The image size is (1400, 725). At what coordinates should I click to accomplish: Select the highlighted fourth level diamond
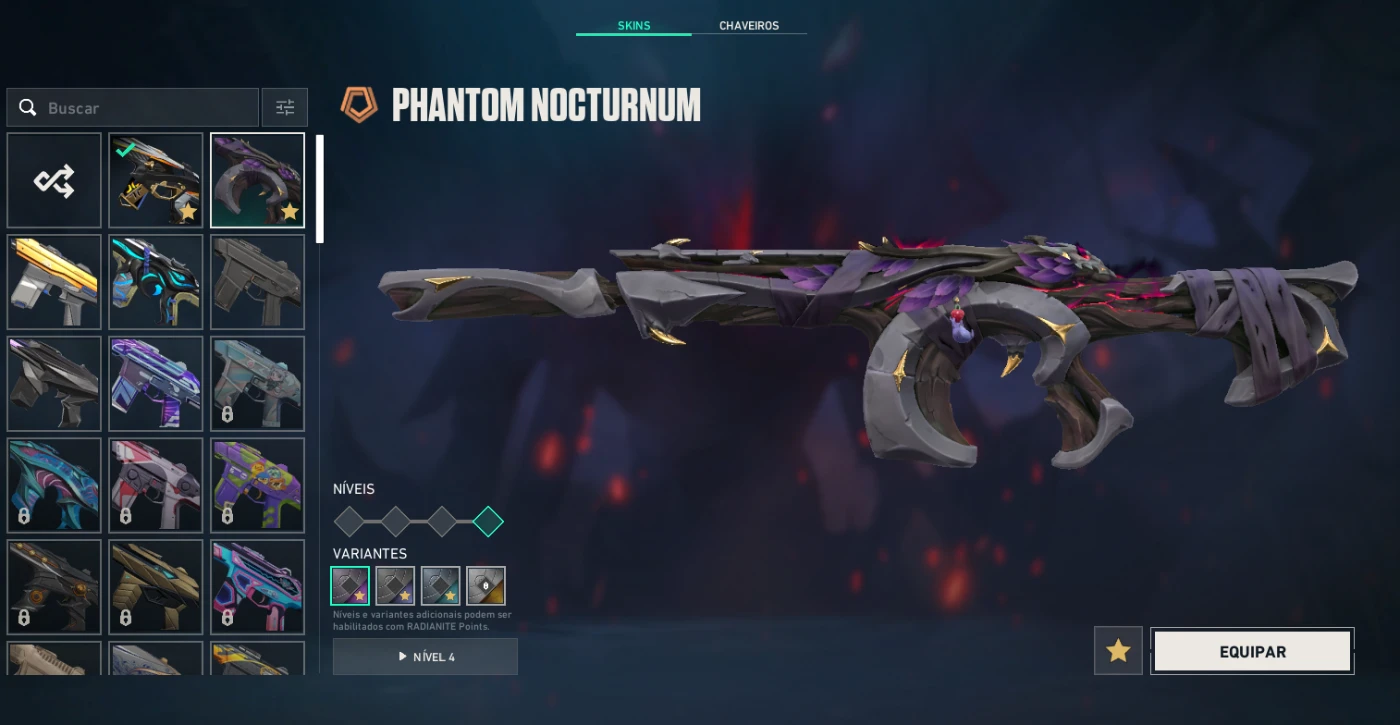point(488,521)
